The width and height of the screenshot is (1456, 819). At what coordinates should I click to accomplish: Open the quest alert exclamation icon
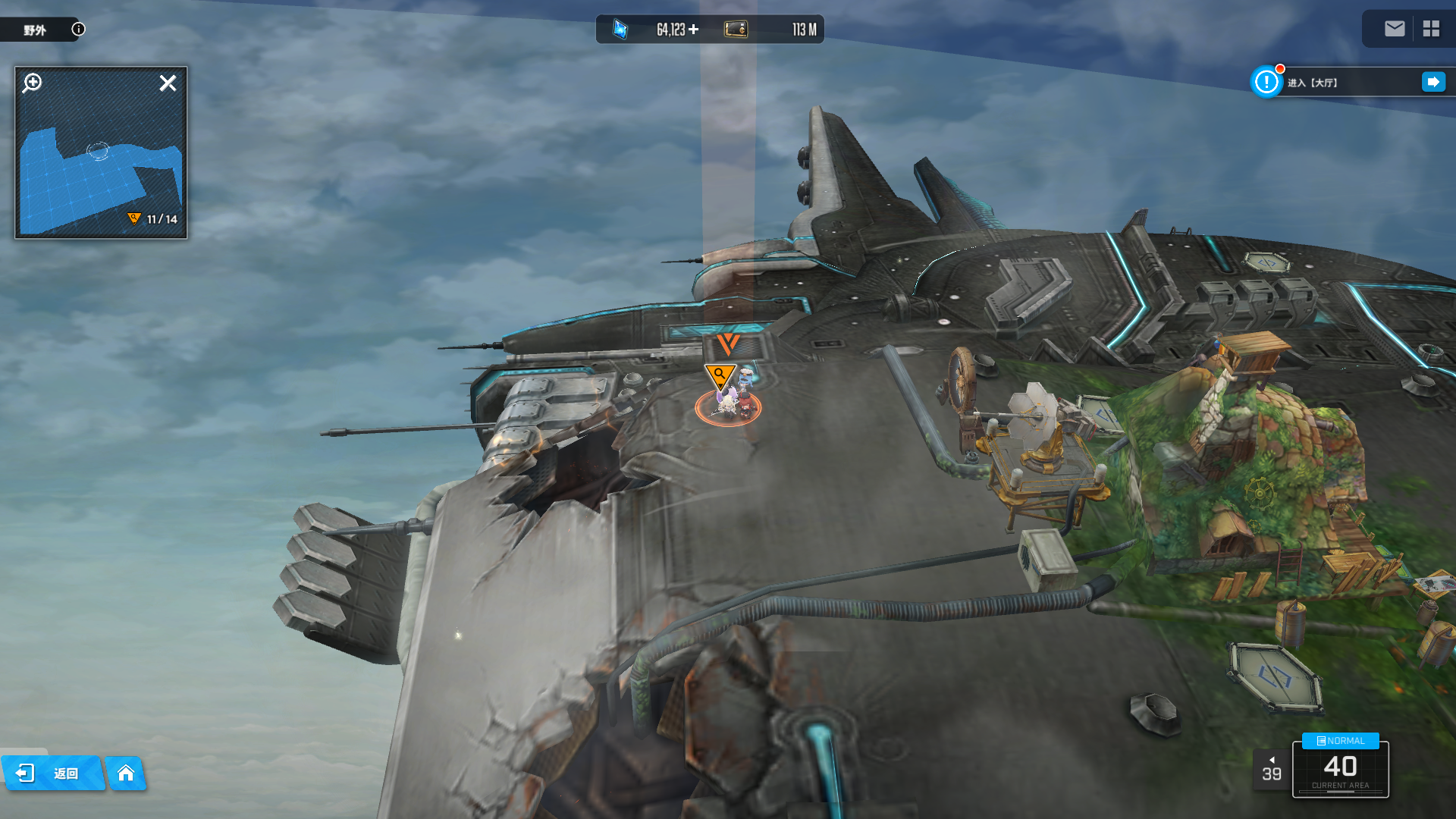(x=1266, y=82)
